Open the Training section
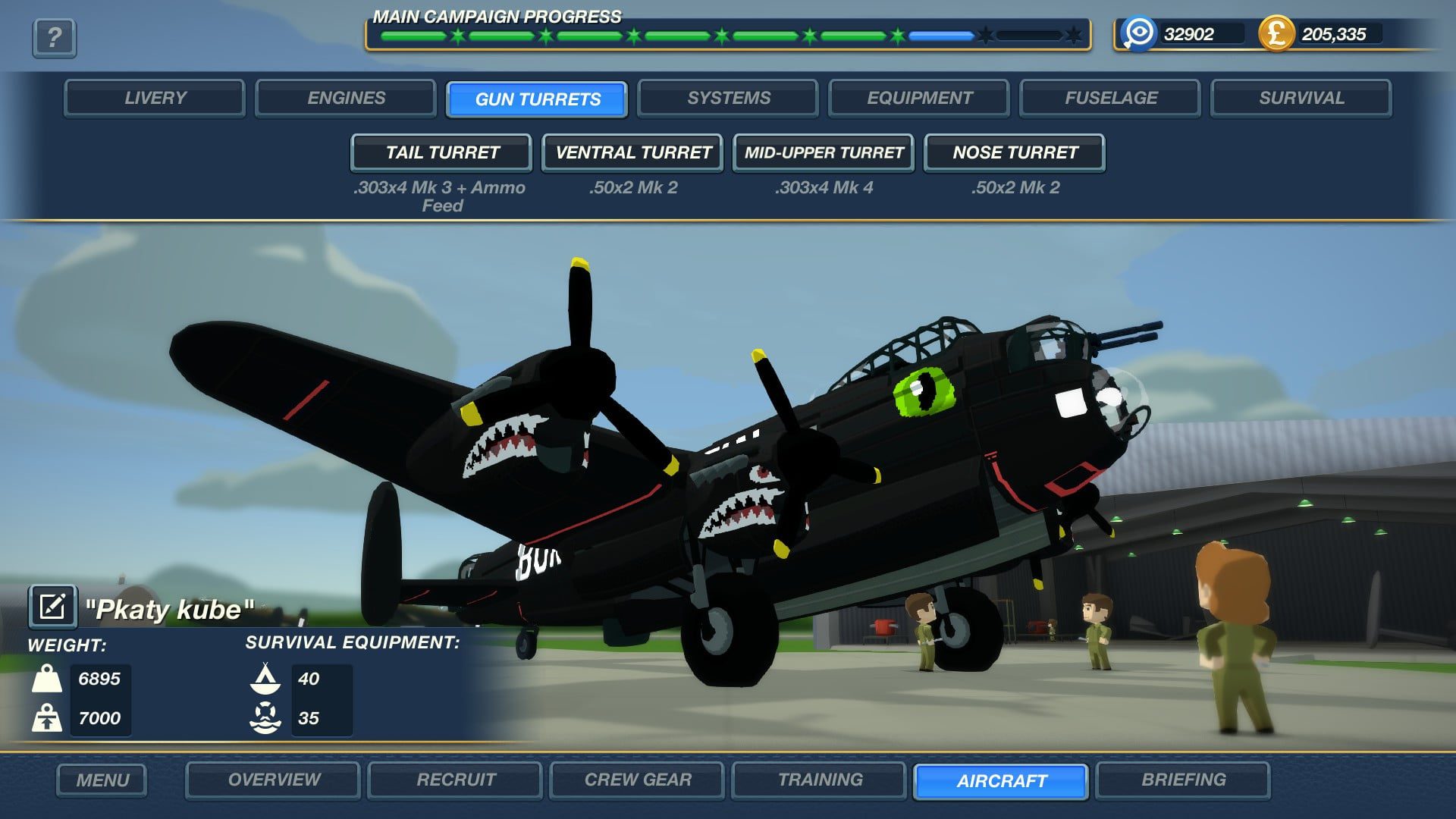Image resolution: width=1456 pixels, height=819 pixels. (x=819, y=780)
